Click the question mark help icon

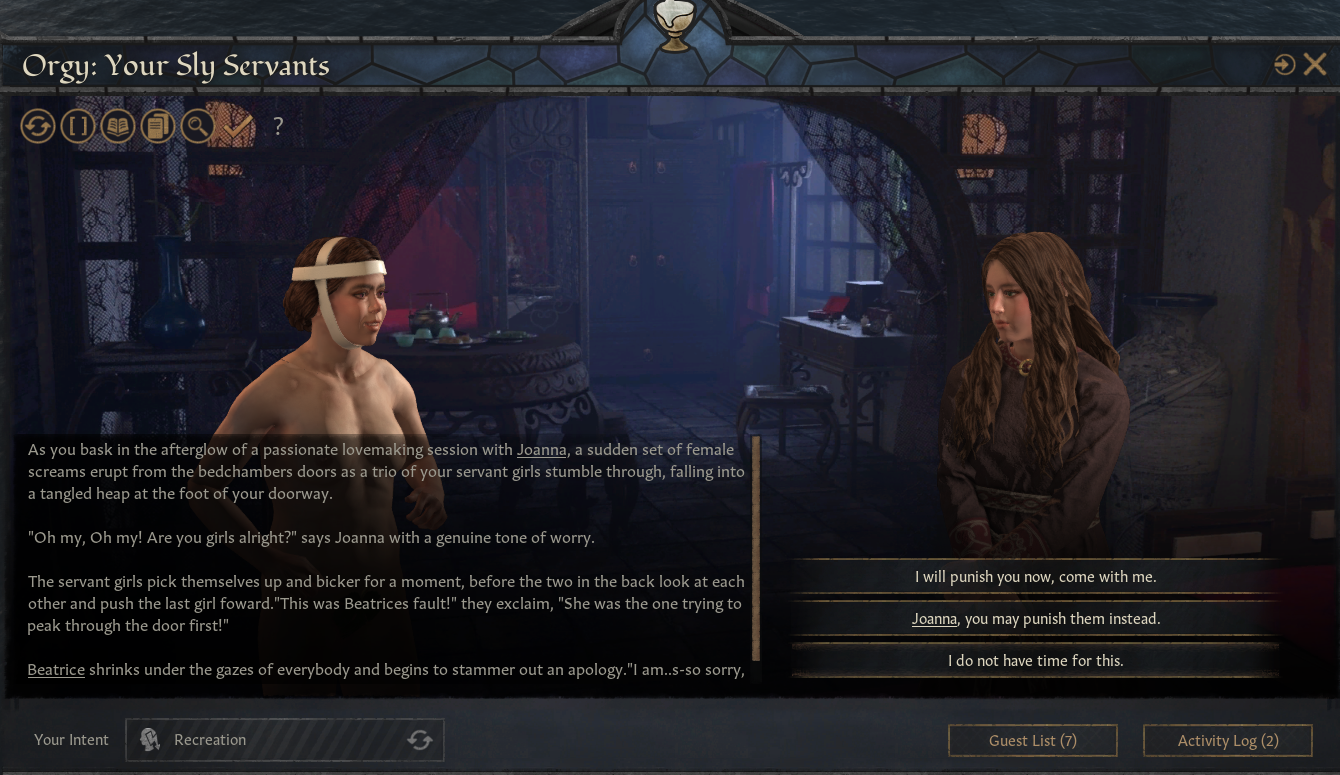point(278,126)
